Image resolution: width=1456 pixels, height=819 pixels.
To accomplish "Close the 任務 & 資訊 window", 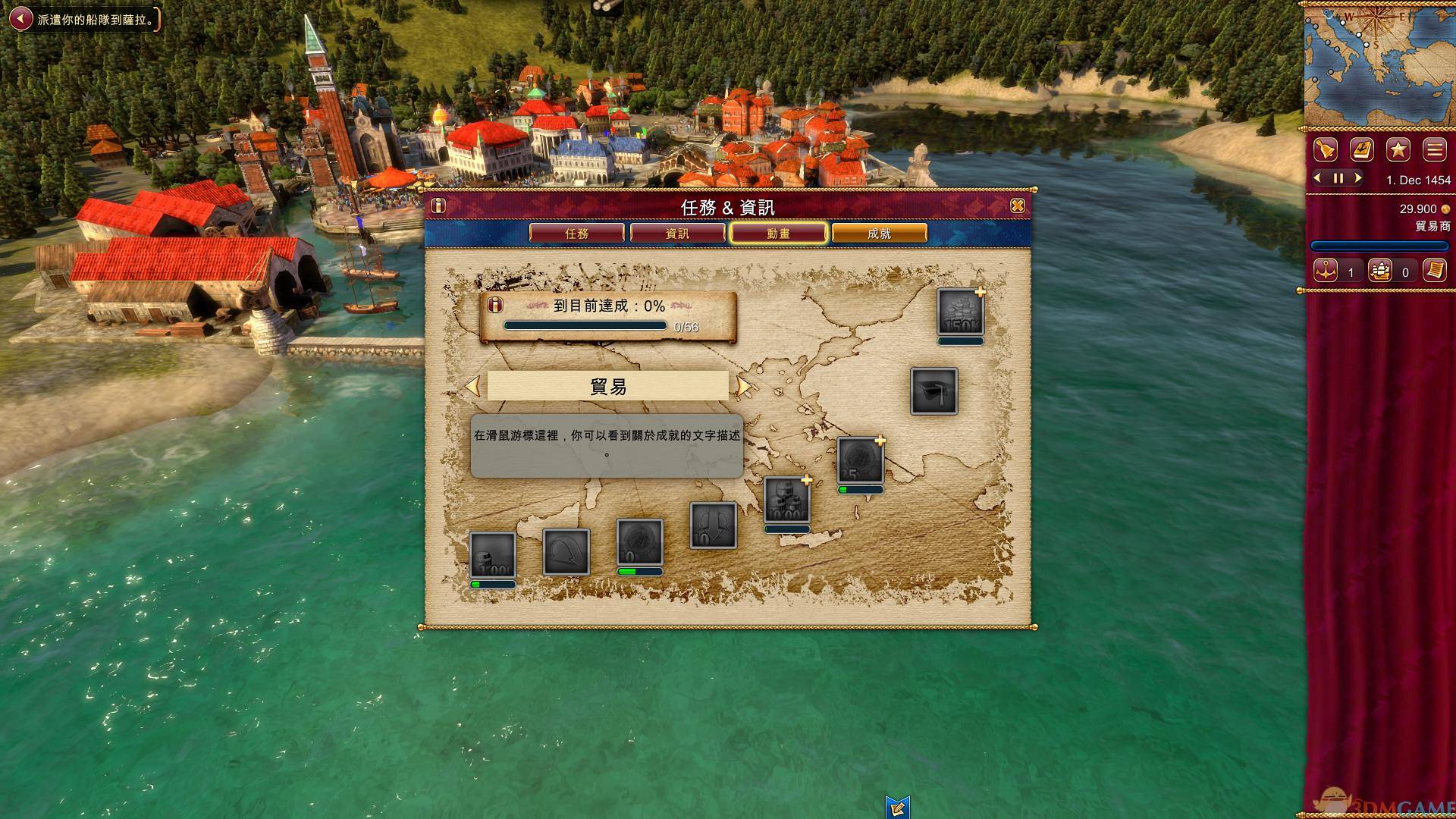I will (1018, 206).
